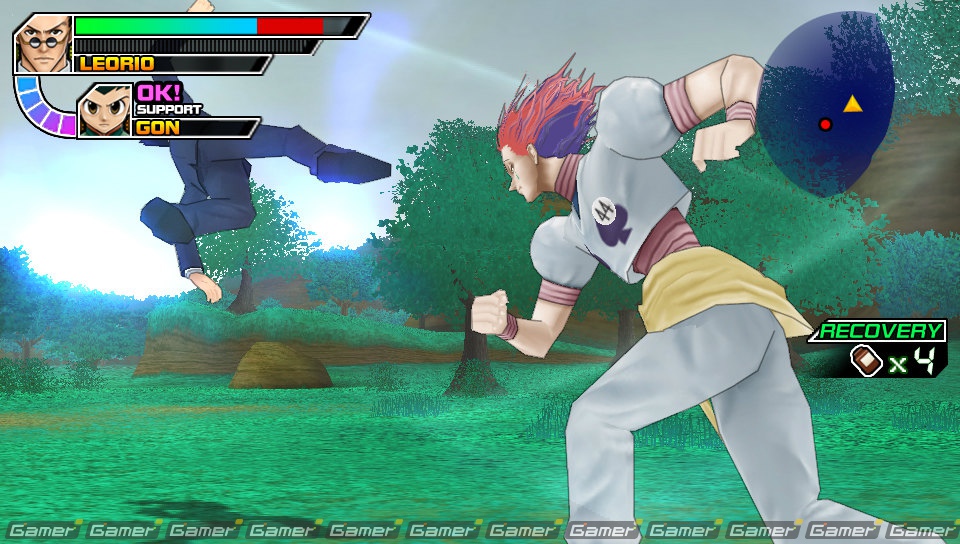Activate the OK! Support indicator
Viewport: 960px width, 544px height.
click(159, 93)
